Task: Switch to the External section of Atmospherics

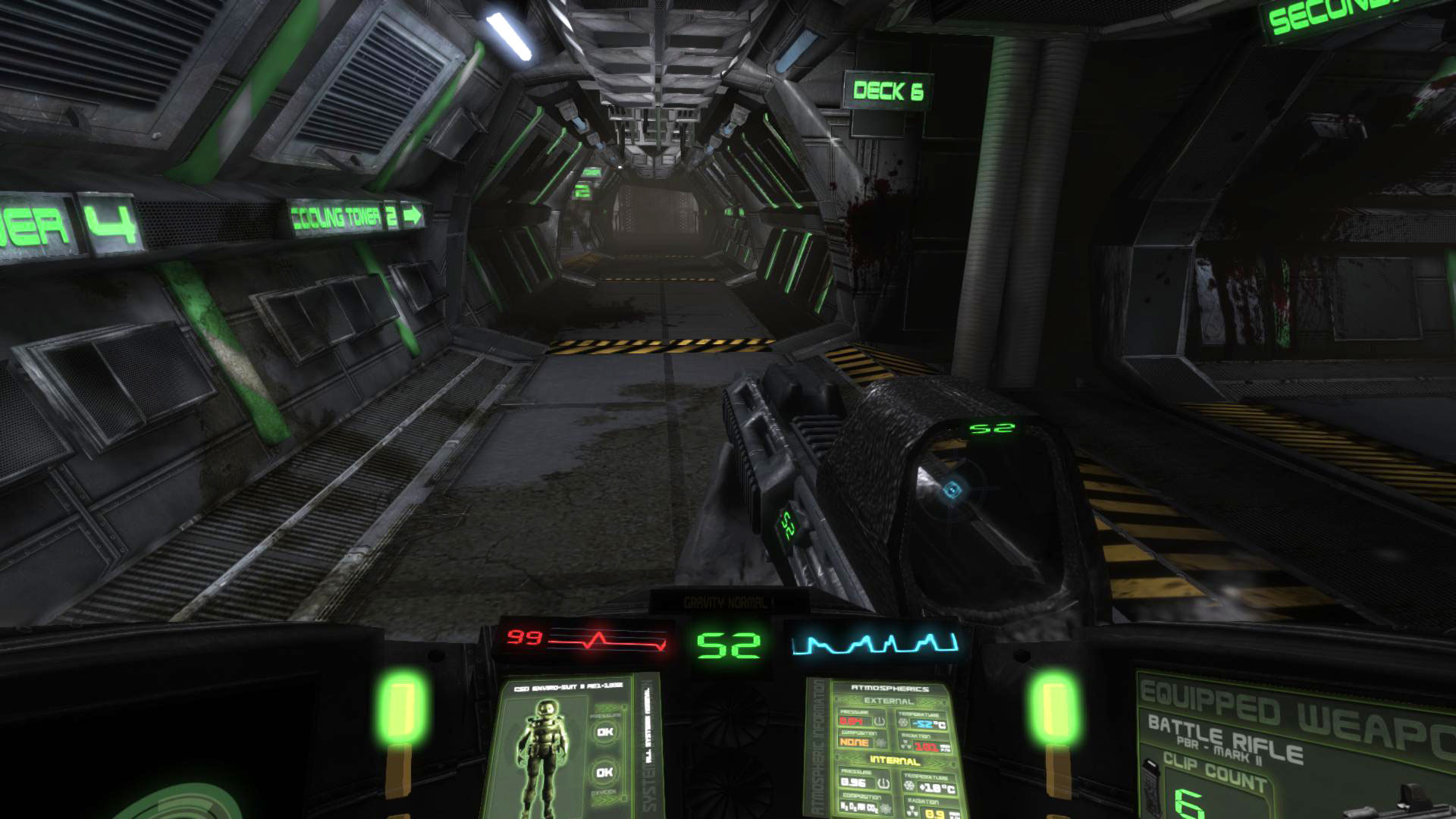Action: coord(887,700)
